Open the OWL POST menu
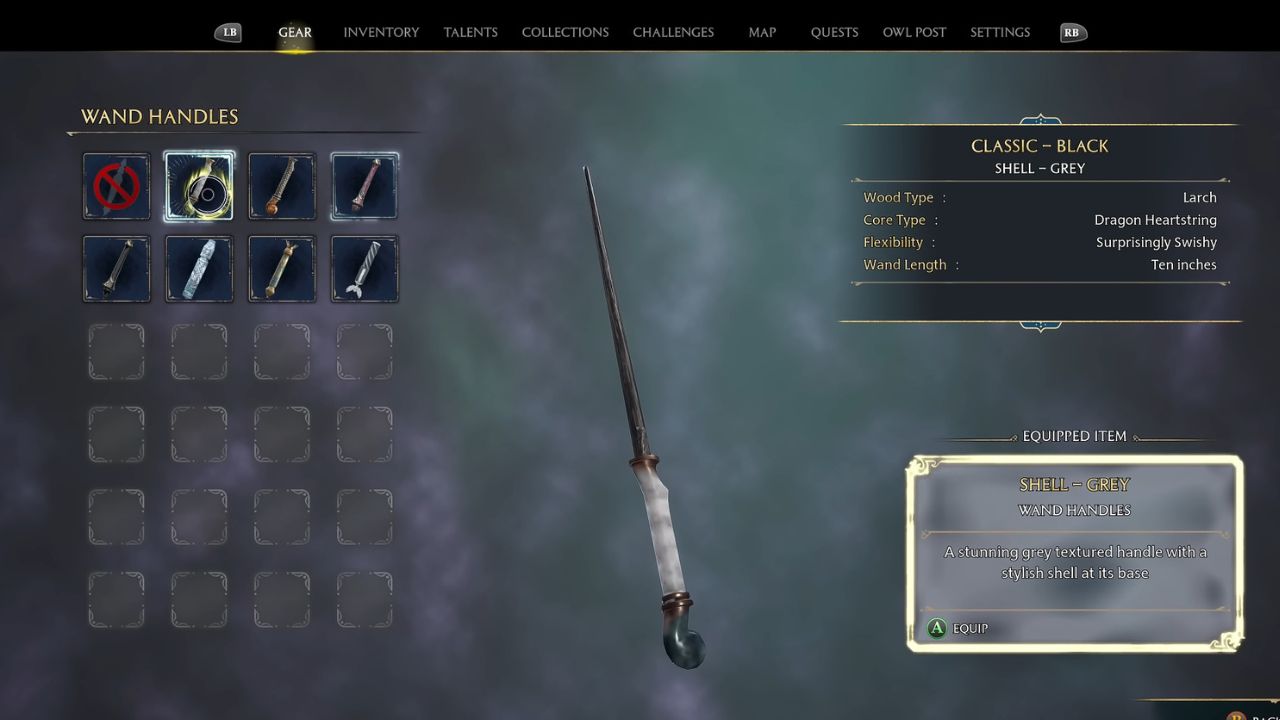Screen dimensions: 1280x720 point(914,32)
